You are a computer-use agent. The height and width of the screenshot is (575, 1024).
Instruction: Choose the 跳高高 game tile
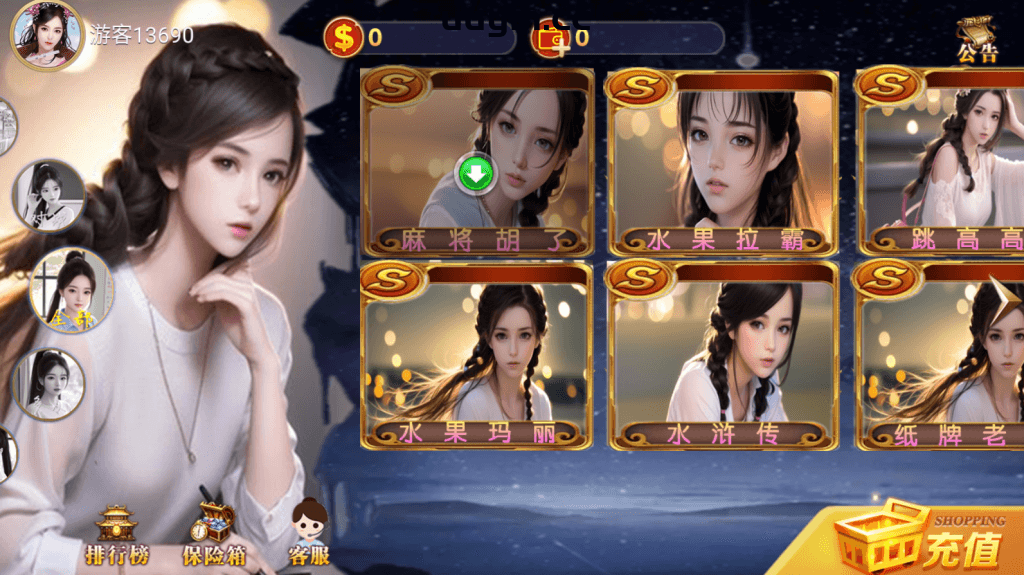942,160
